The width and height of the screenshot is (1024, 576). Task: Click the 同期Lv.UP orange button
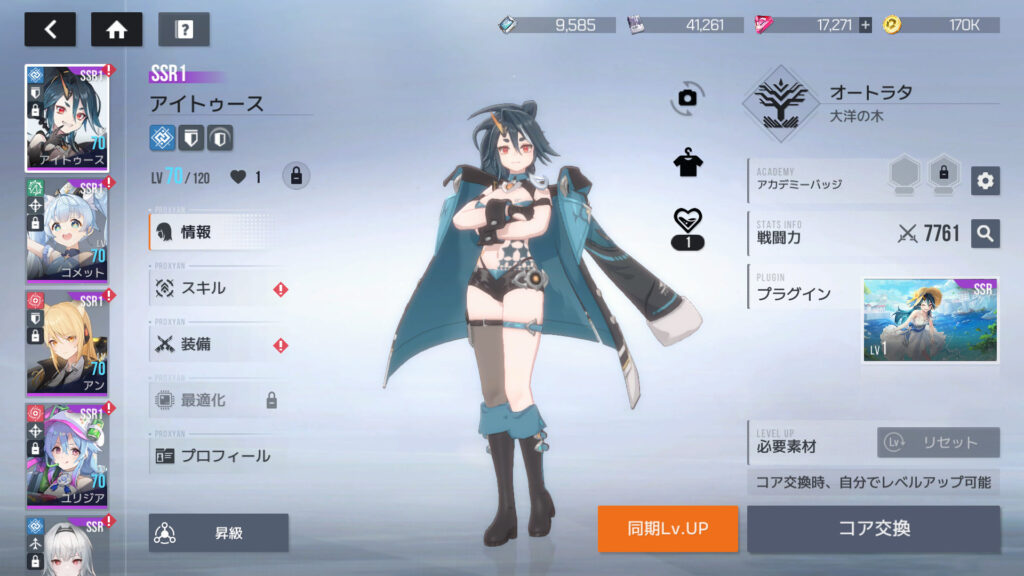coord(668,529)
